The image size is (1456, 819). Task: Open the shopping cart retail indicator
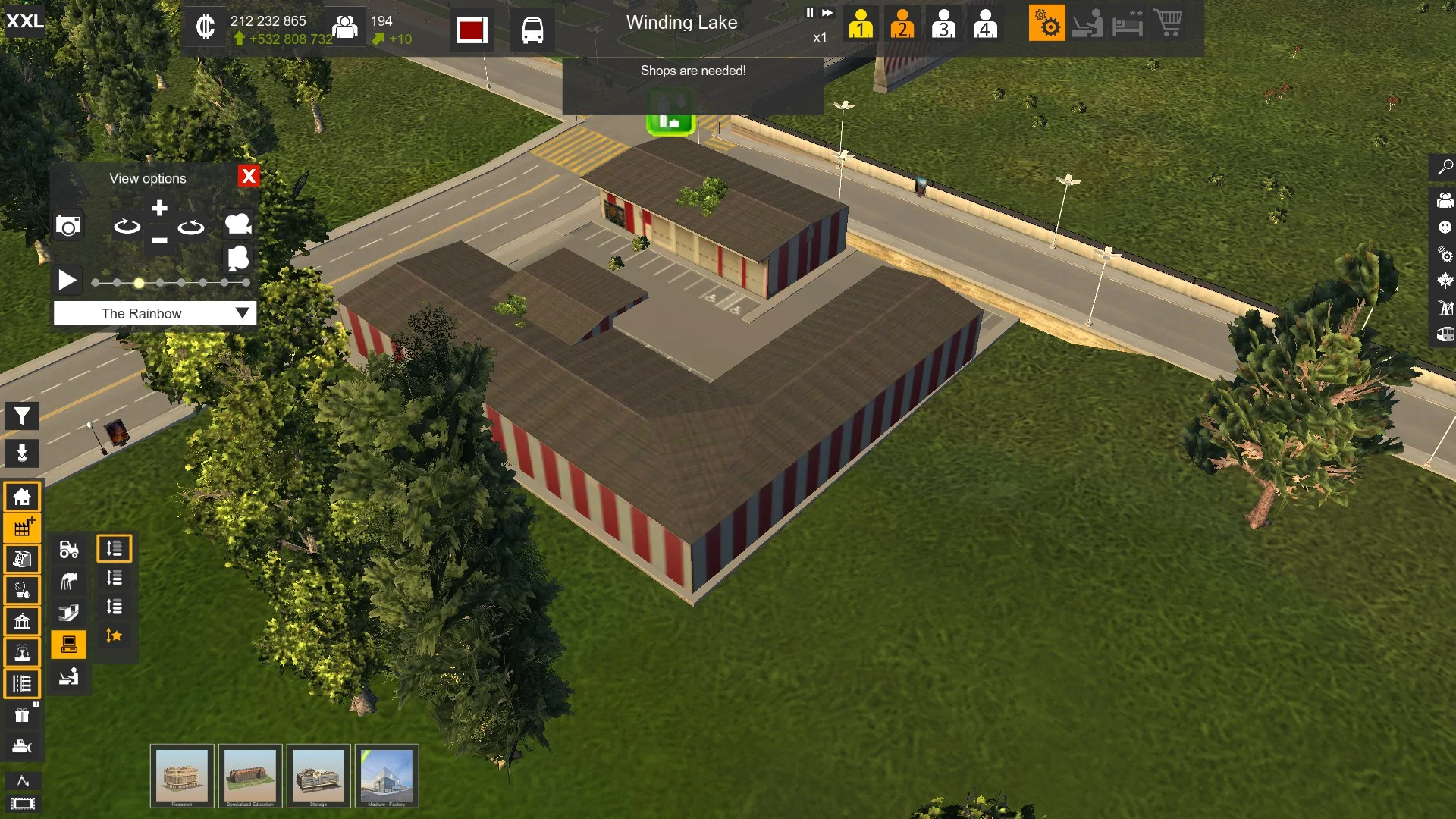click(1169, 24)
